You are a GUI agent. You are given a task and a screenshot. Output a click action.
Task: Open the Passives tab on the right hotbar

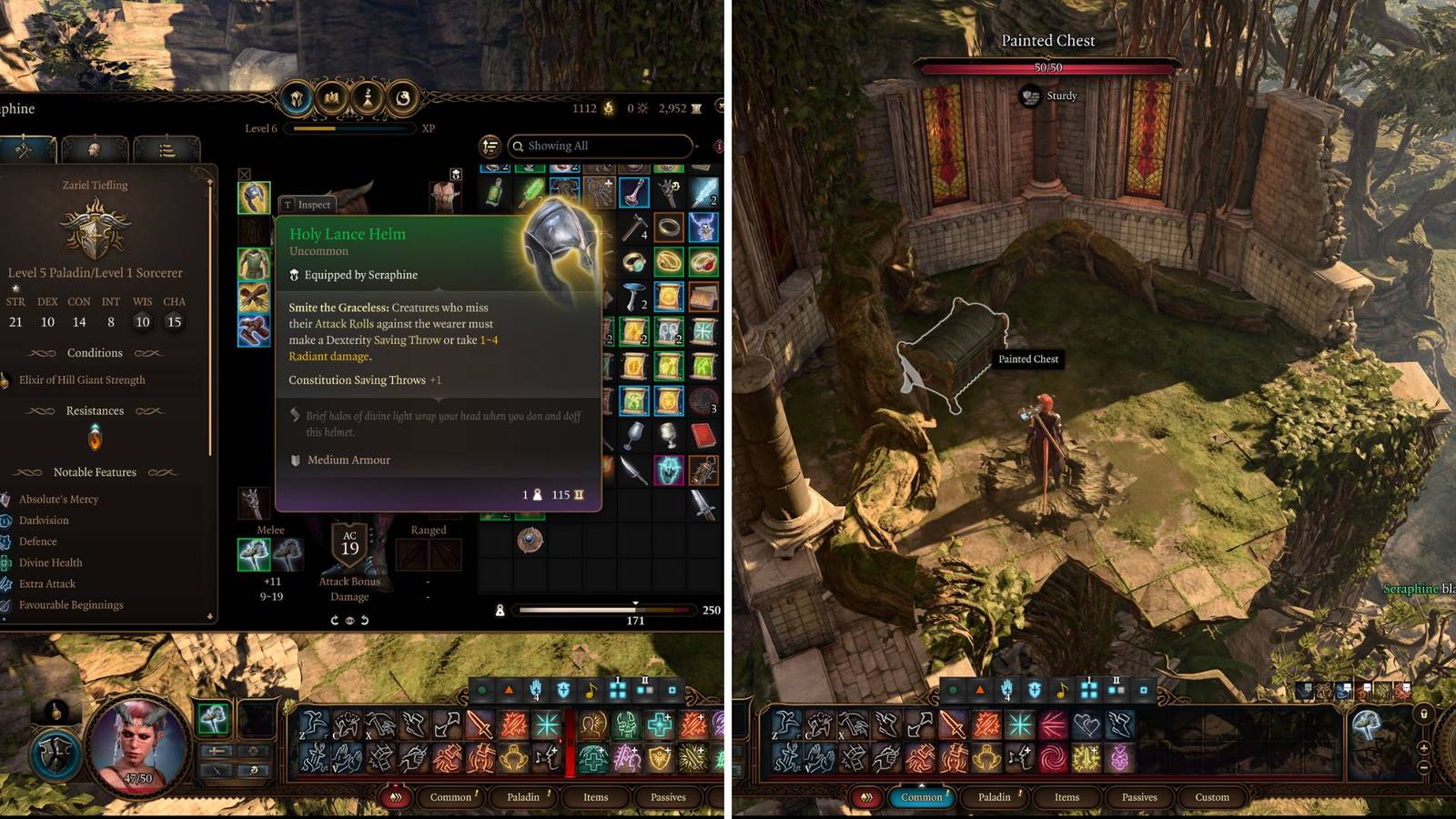pyautogui.click(x=1140, y=797)
